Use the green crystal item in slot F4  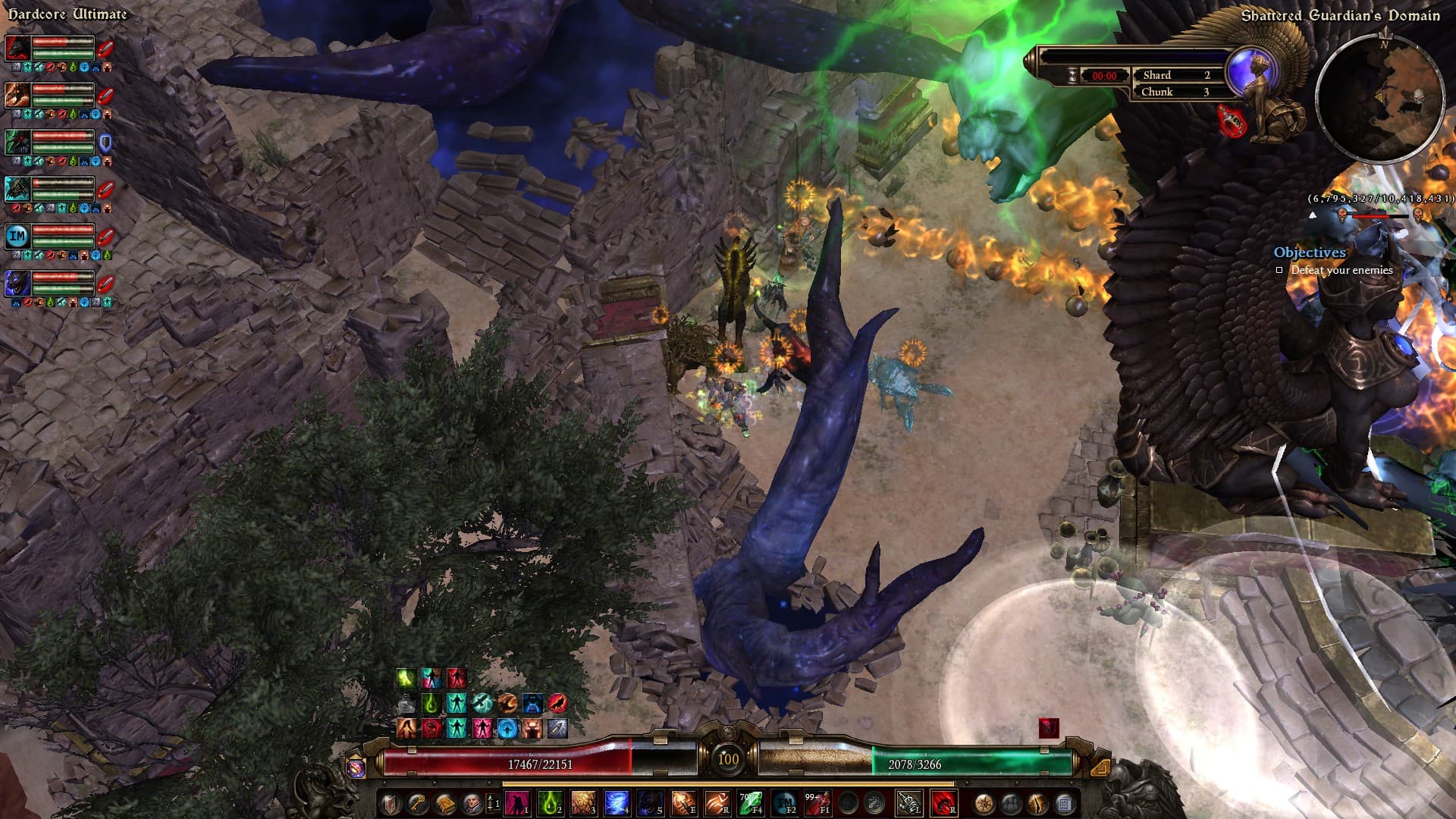750,802
